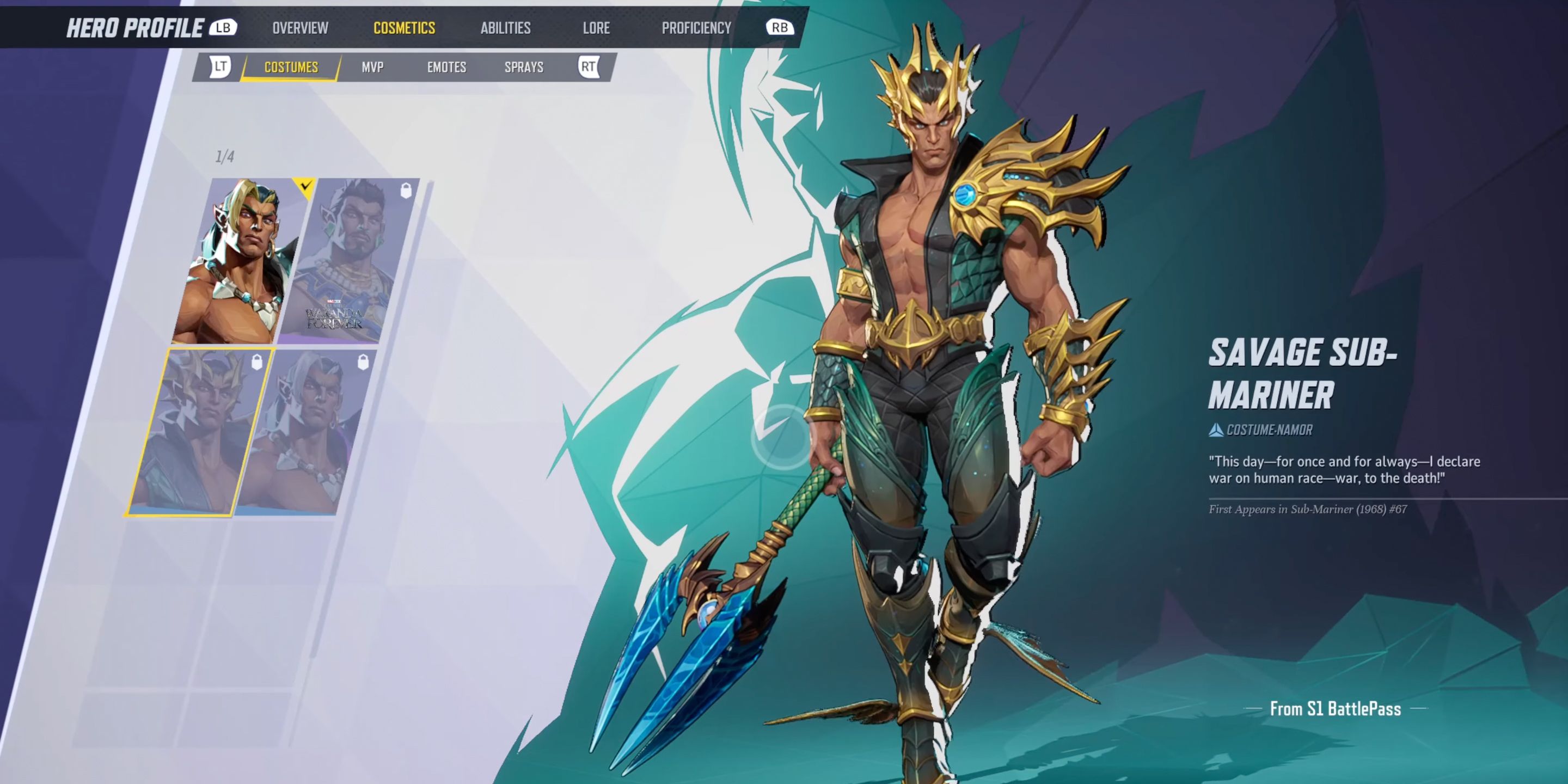Select the RT trigger icon after Sprays

(588, 68)
